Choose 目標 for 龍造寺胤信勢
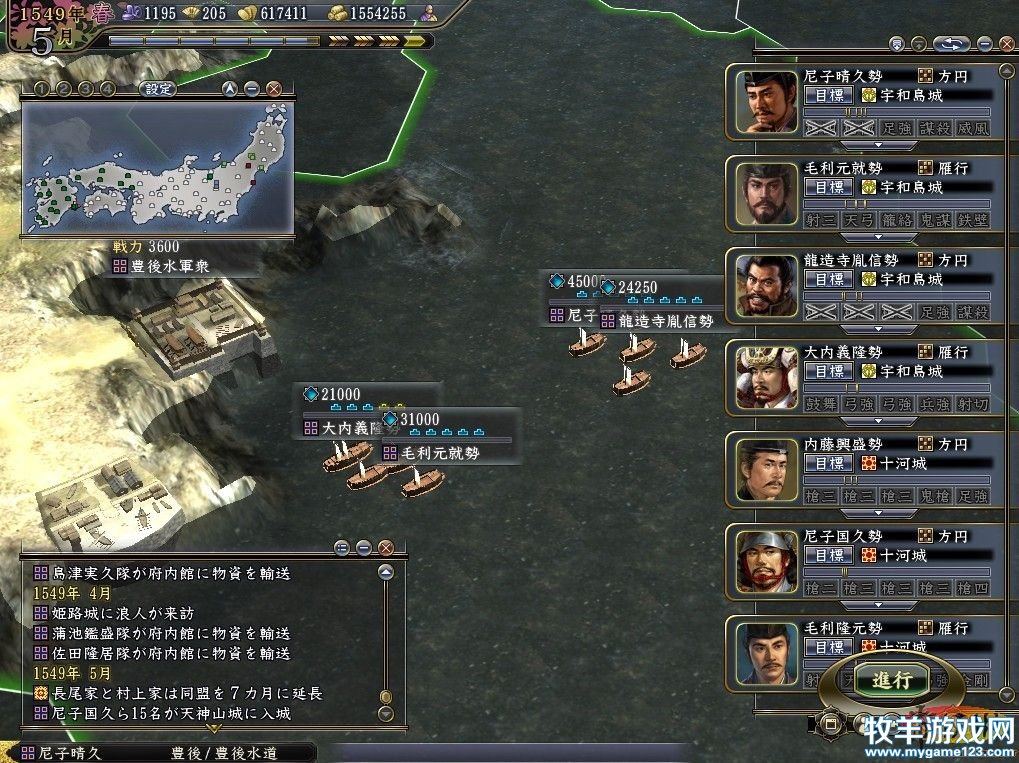 829,279
